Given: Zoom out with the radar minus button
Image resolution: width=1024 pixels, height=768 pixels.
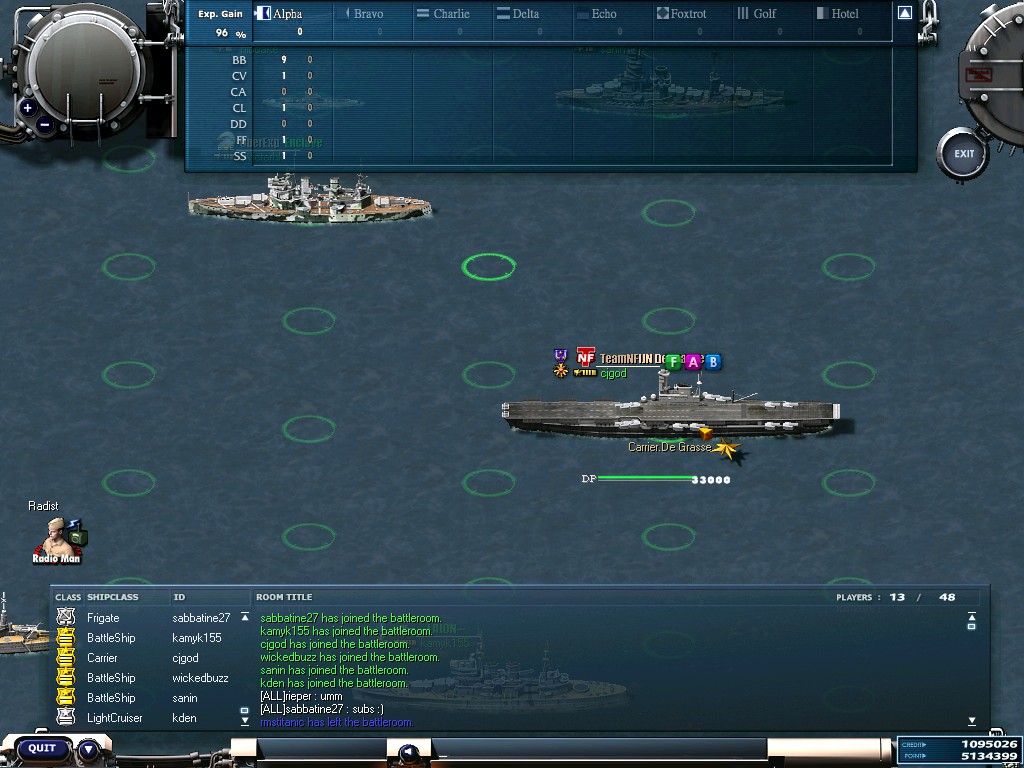Looking at the screenshot, I should [45, 126].
